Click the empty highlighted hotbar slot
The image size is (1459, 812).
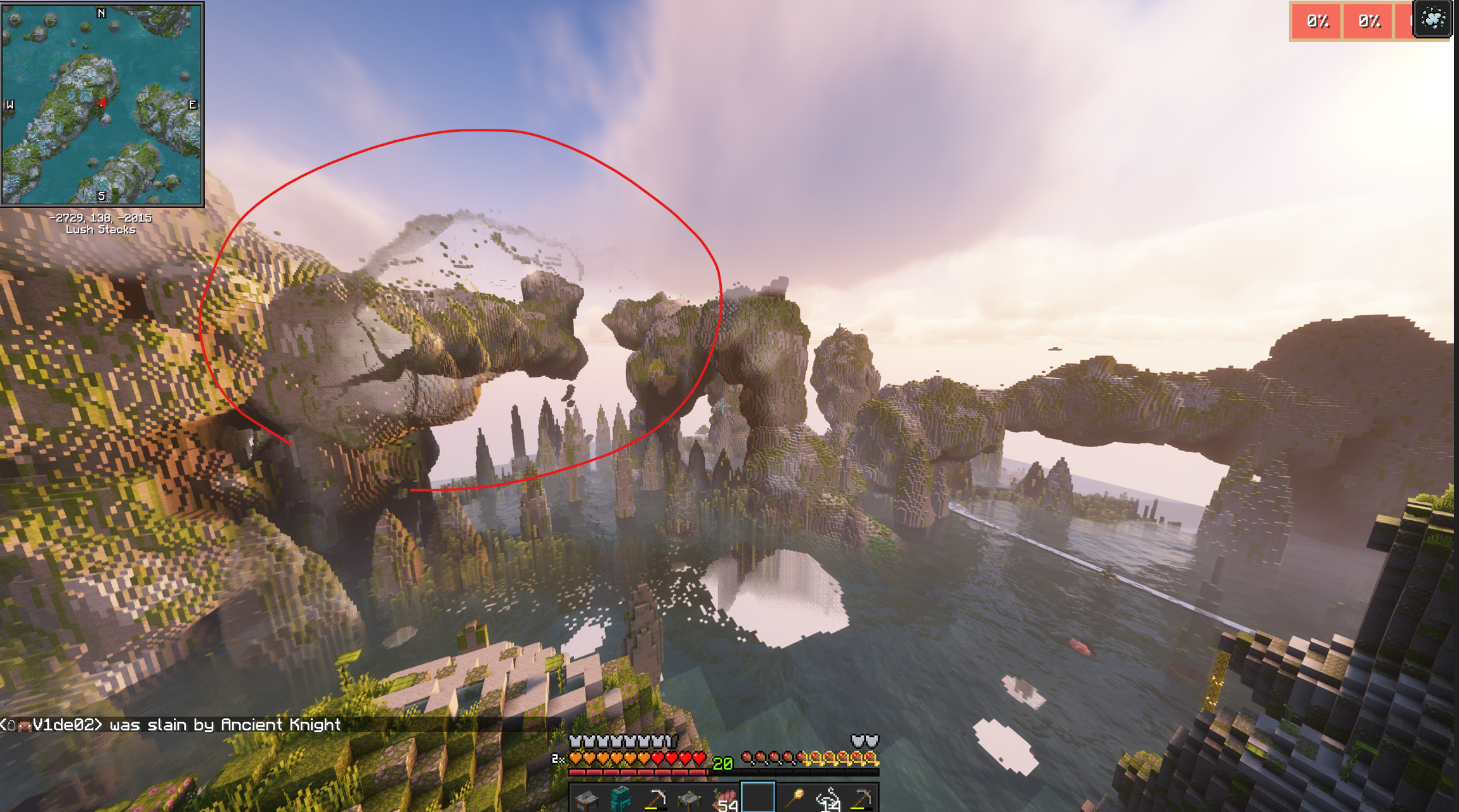point(758,797)
